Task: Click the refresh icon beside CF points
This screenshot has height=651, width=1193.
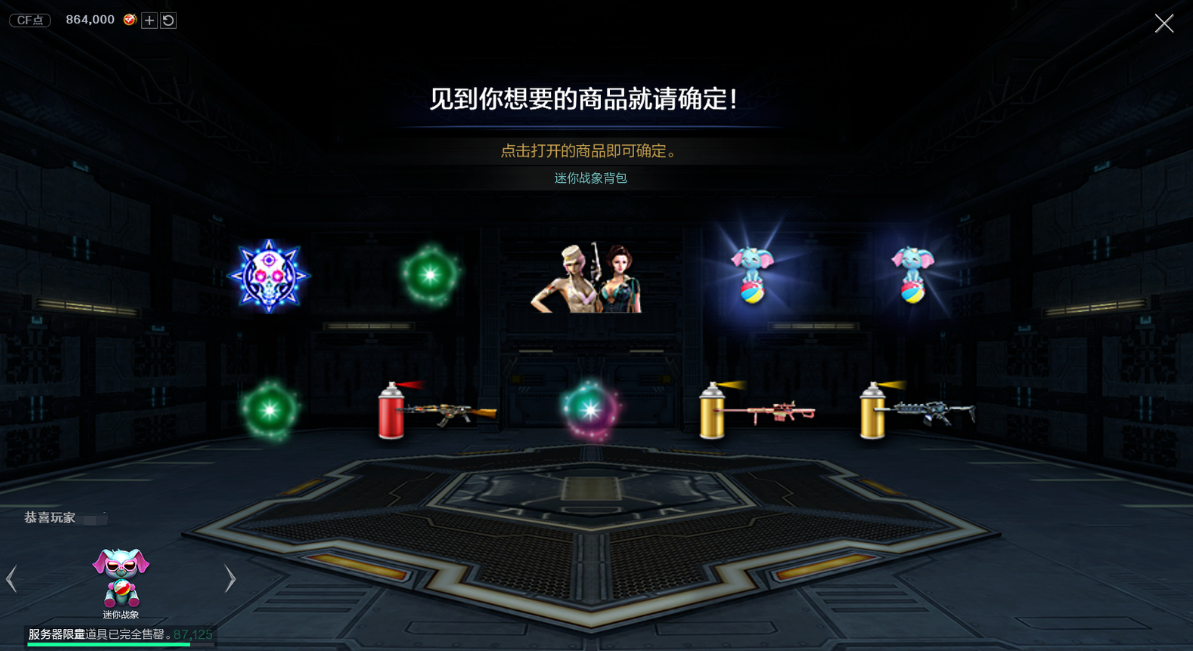Action: [x=168, y=20]
